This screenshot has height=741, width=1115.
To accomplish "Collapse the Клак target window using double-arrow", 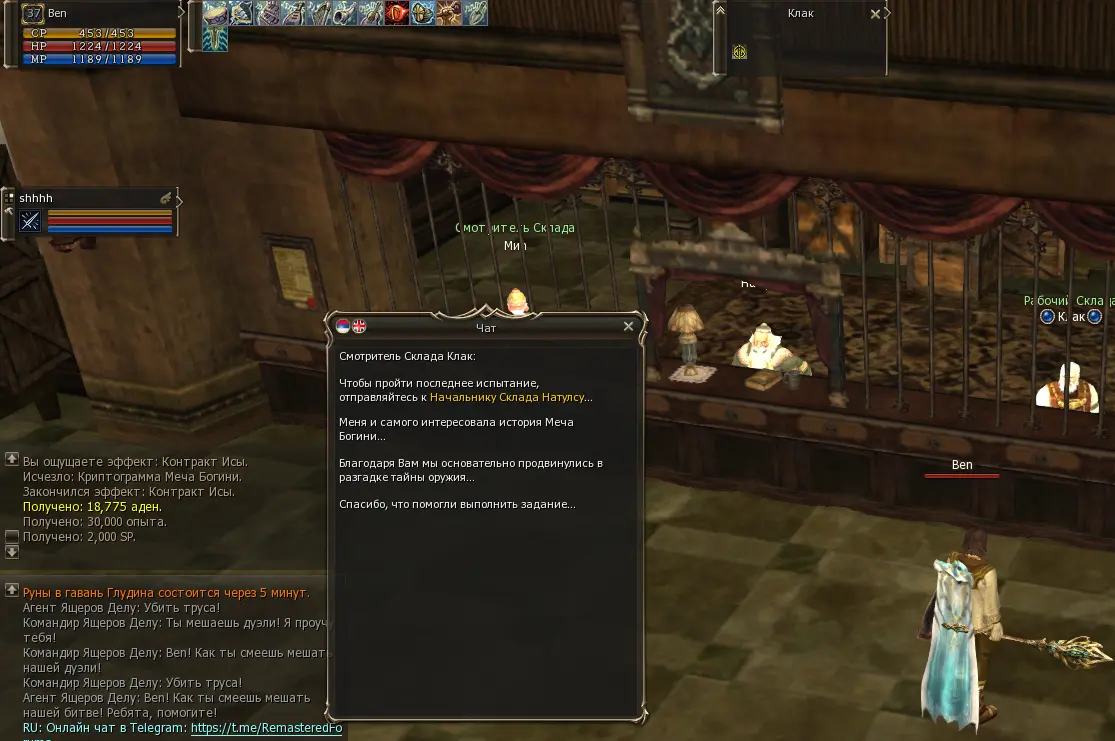I will tap(719, 11).
